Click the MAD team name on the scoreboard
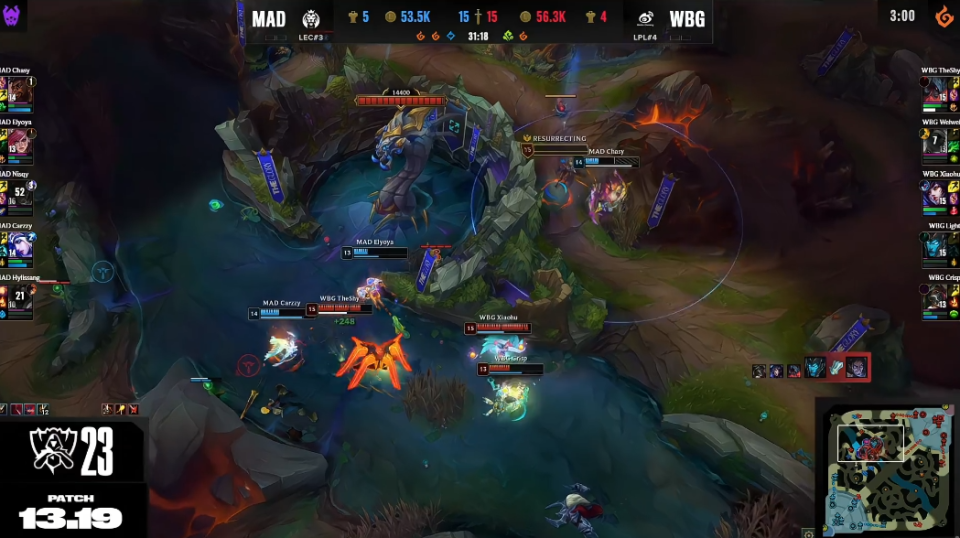Viewport: 960px width, 538px height. click(268, 19)
